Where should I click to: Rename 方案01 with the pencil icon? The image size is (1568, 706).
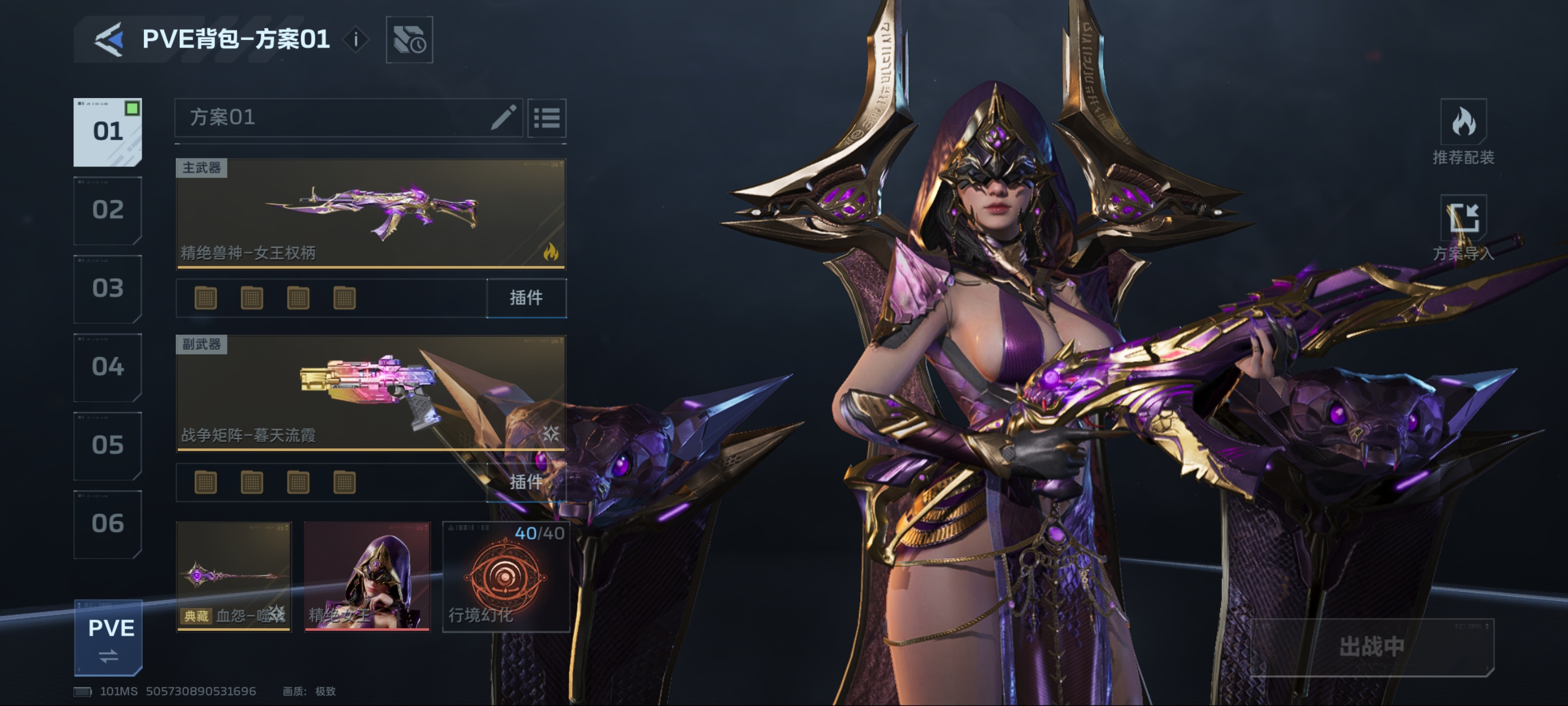[x=503, y=117]
